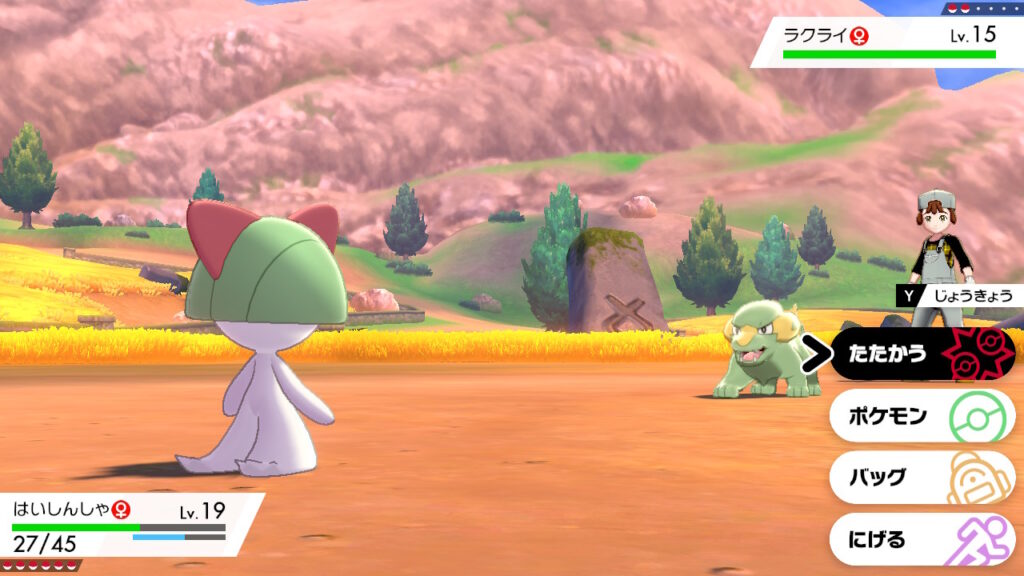
Task: Choose にげる to flee battle
Action: 920,540
